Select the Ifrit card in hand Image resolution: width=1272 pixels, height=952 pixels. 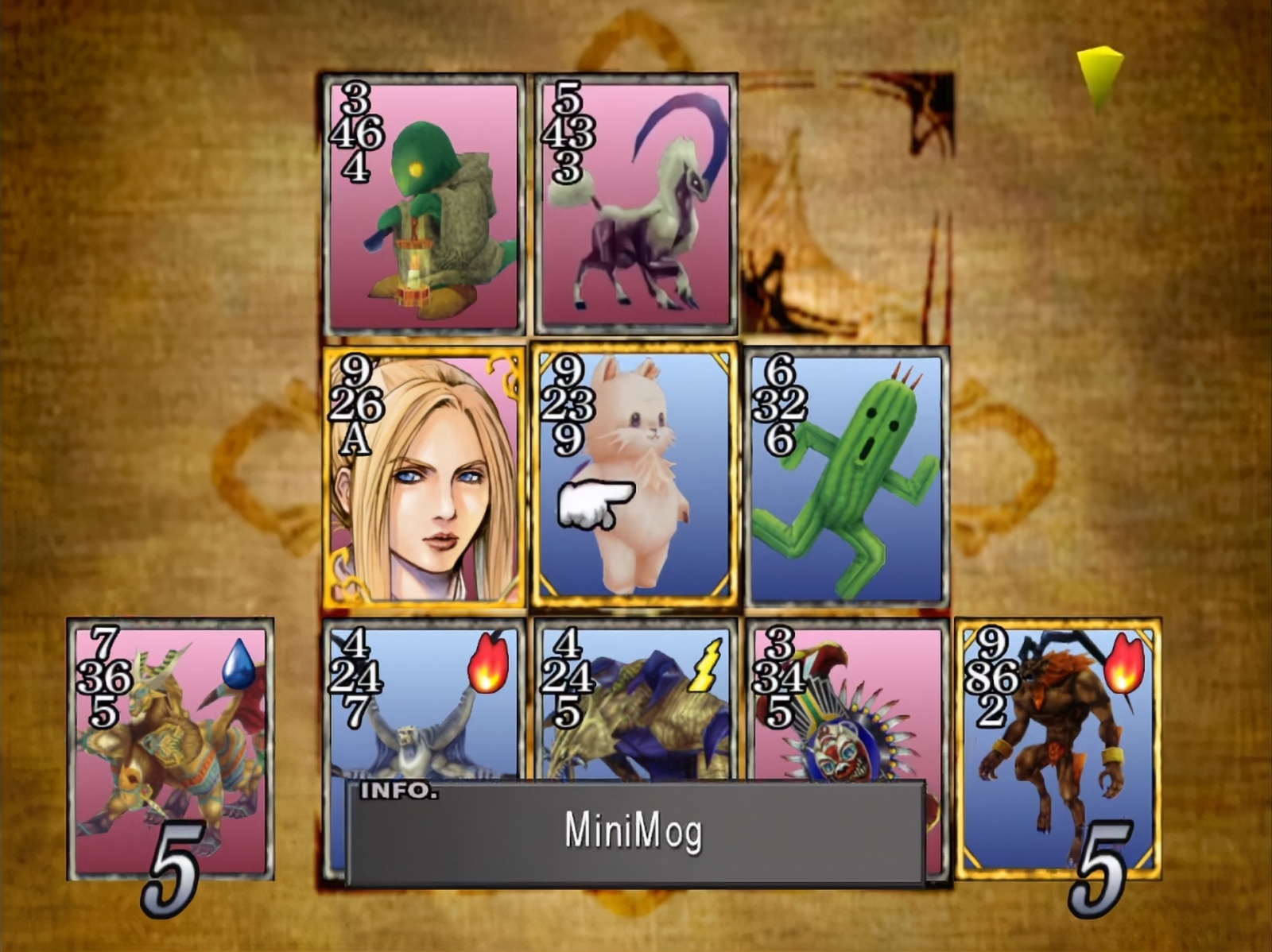[x=1057, y=749]
